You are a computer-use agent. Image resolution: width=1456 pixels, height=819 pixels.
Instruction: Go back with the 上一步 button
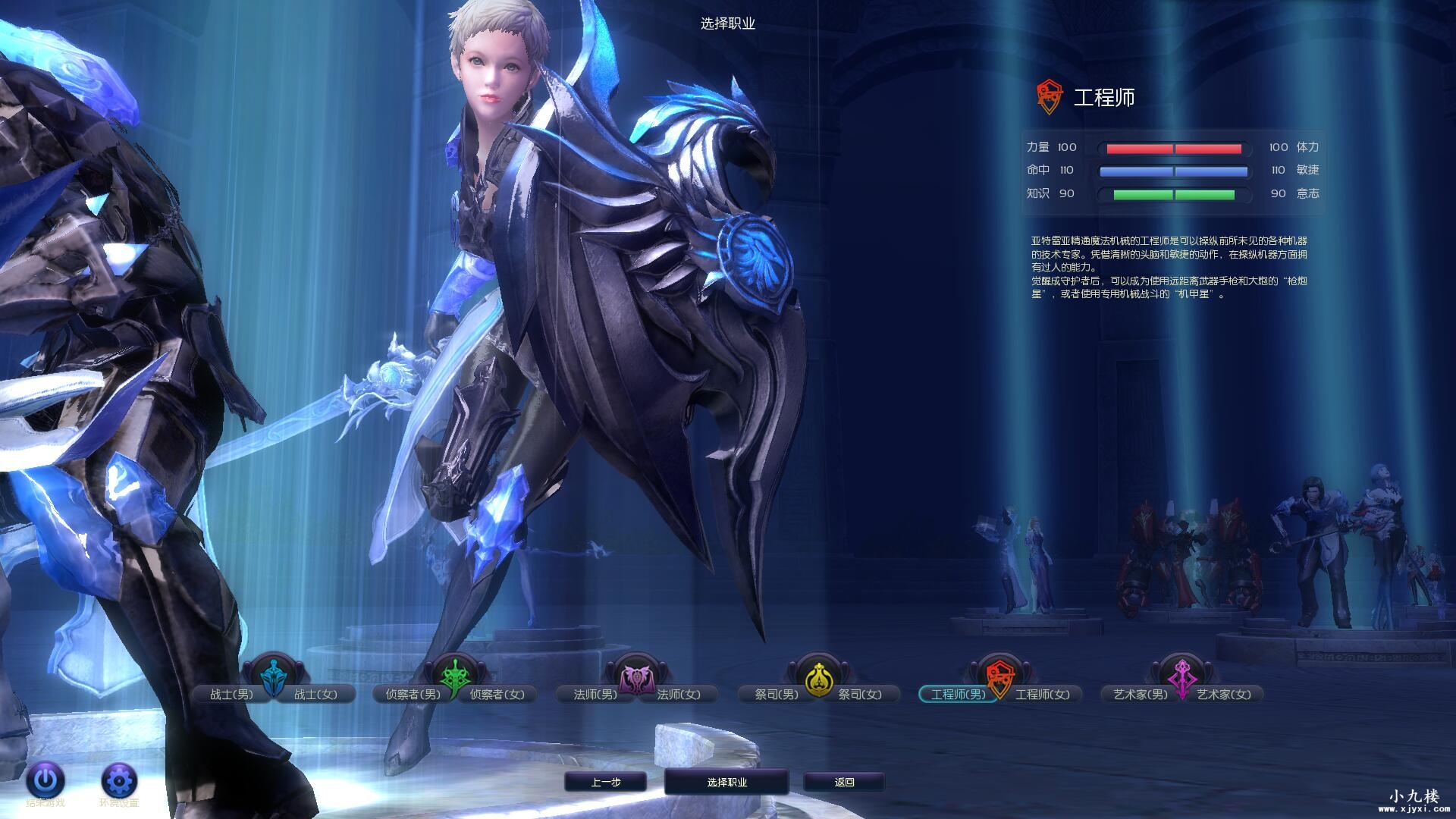tap(605, 782)
